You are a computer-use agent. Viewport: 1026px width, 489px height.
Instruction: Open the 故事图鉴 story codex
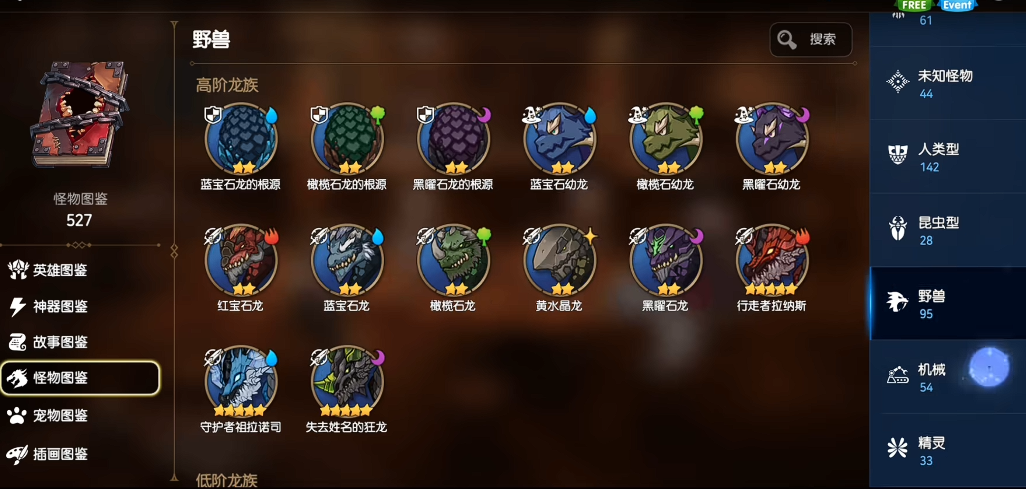click(x=60, y=342)
